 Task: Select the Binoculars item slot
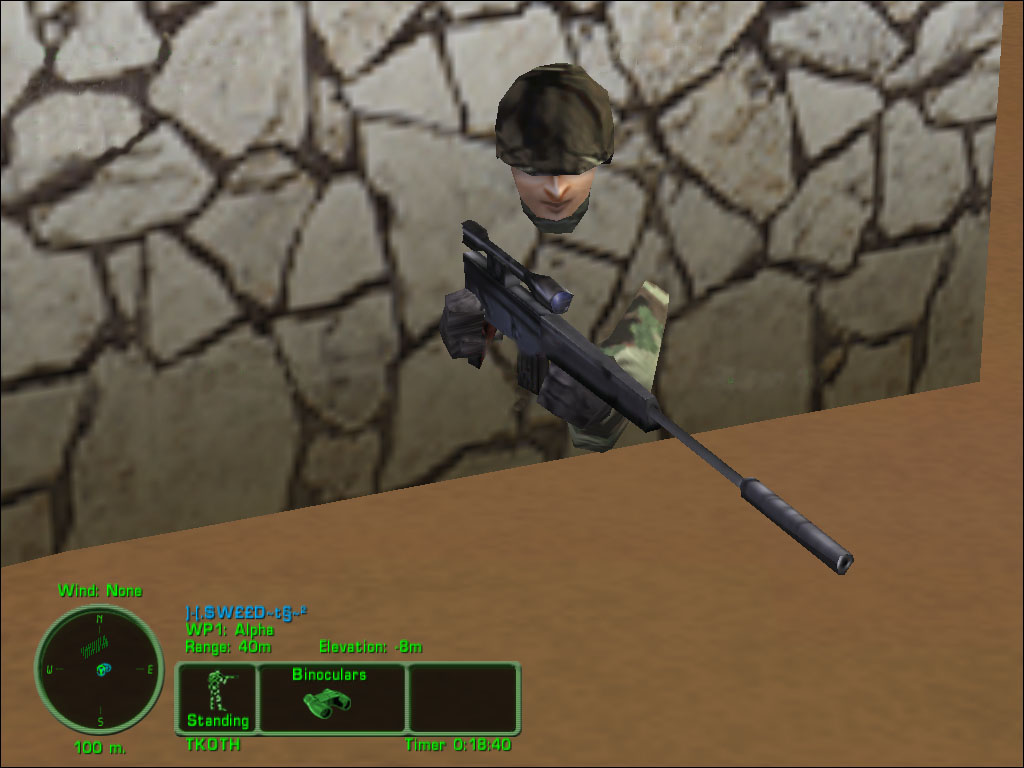331,696
